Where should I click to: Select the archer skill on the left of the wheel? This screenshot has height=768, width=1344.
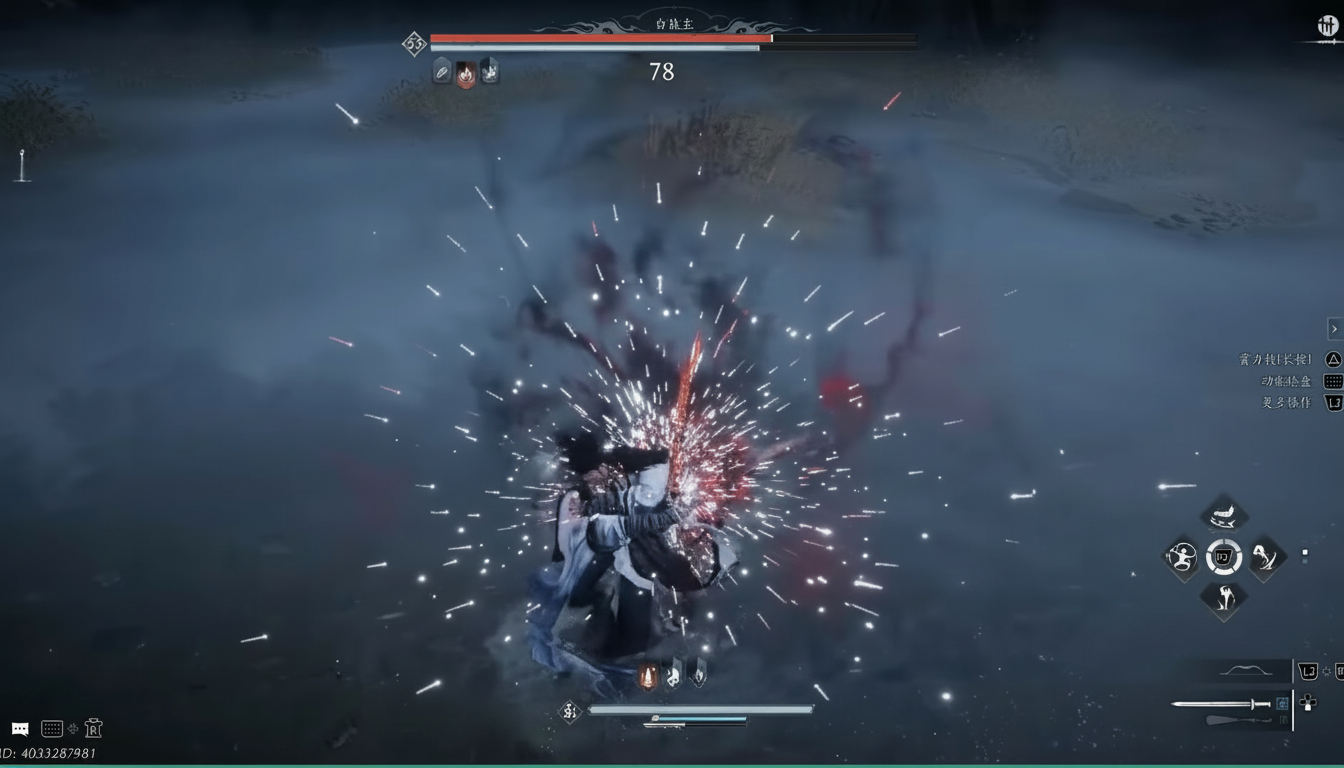click(1182, 558)
